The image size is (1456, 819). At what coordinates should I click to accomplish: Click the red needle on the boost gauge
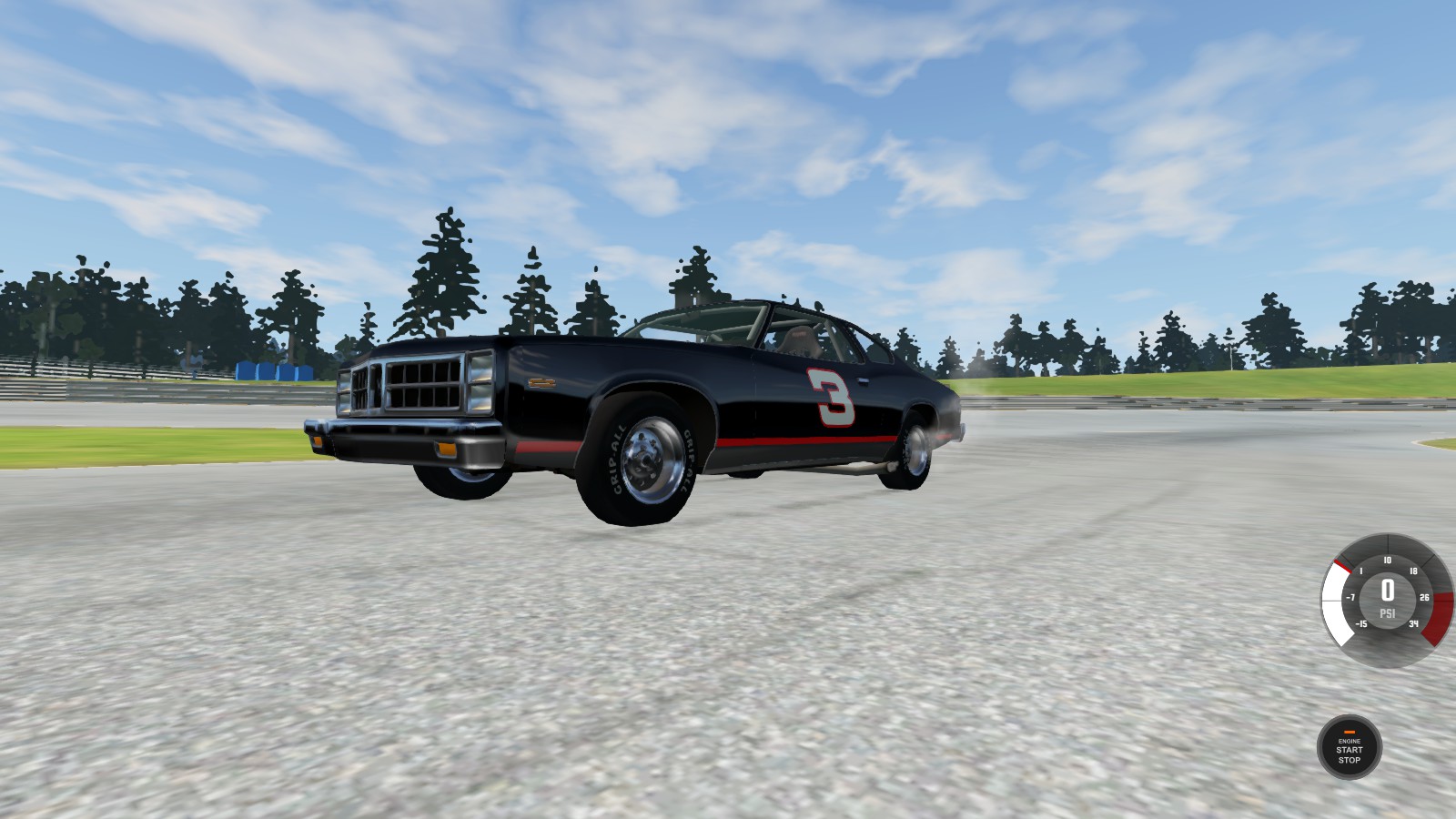1342,566
